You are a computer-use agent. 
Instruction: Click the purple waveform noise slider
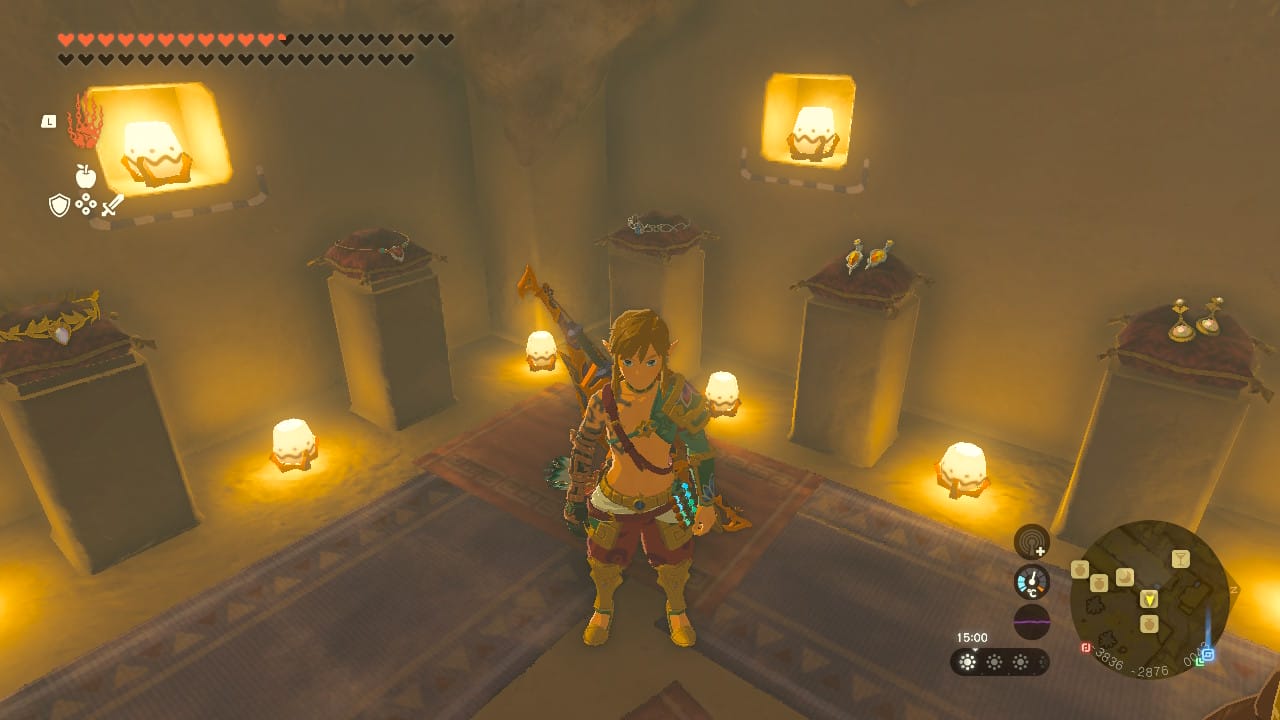pos(1033,622)
